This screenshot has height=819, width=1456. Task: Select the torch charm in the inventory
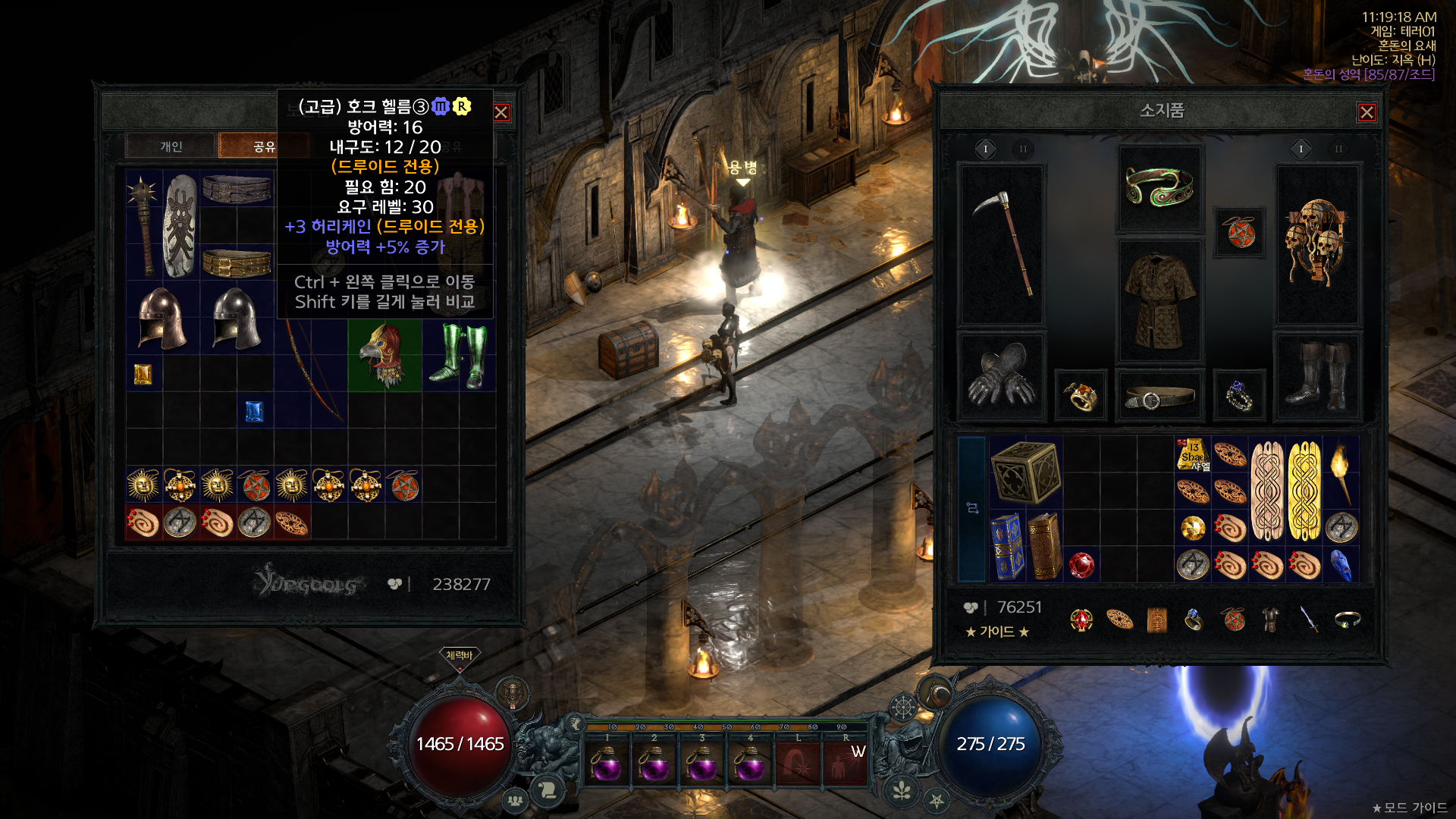1341,472
